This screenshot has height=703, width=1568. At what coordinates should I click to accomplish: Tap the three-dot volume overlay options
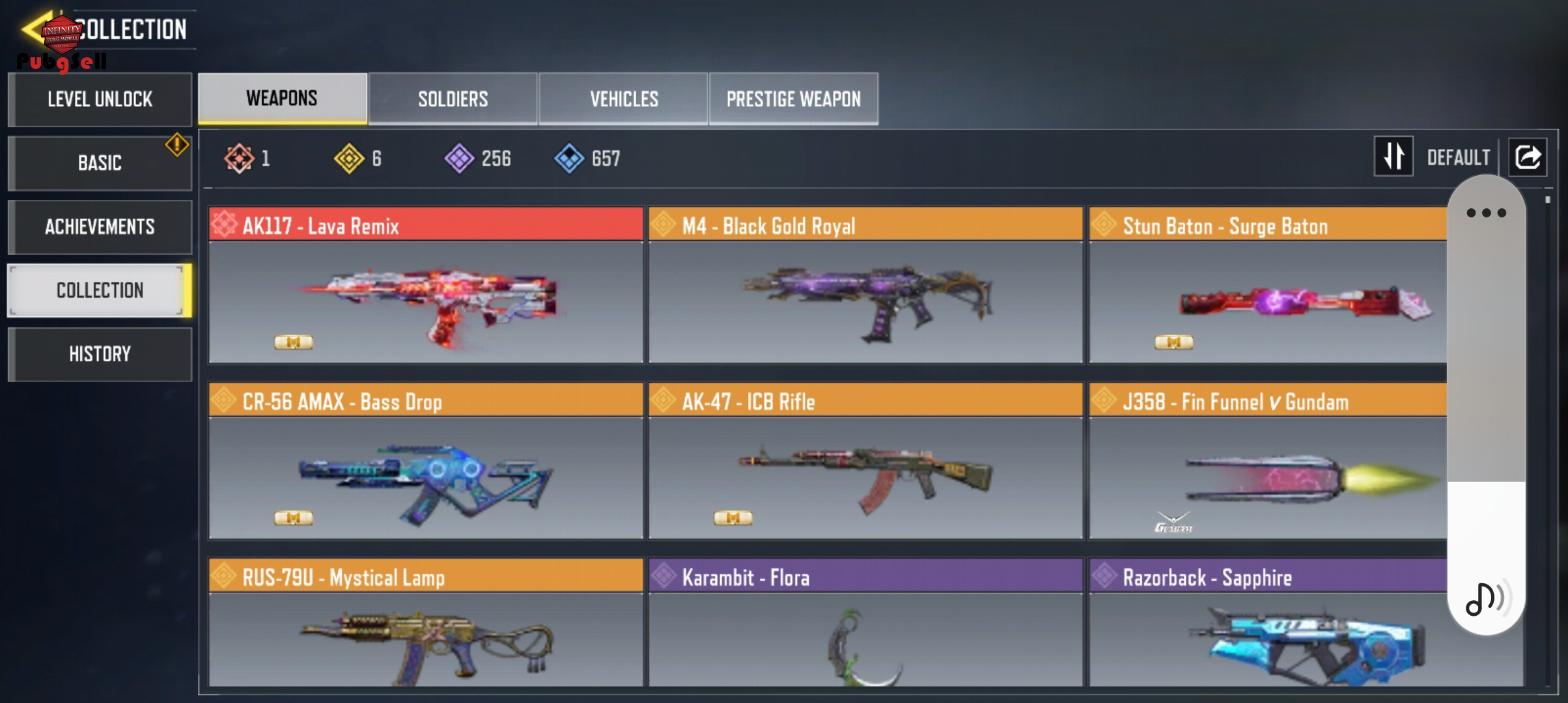(1486, 213)
